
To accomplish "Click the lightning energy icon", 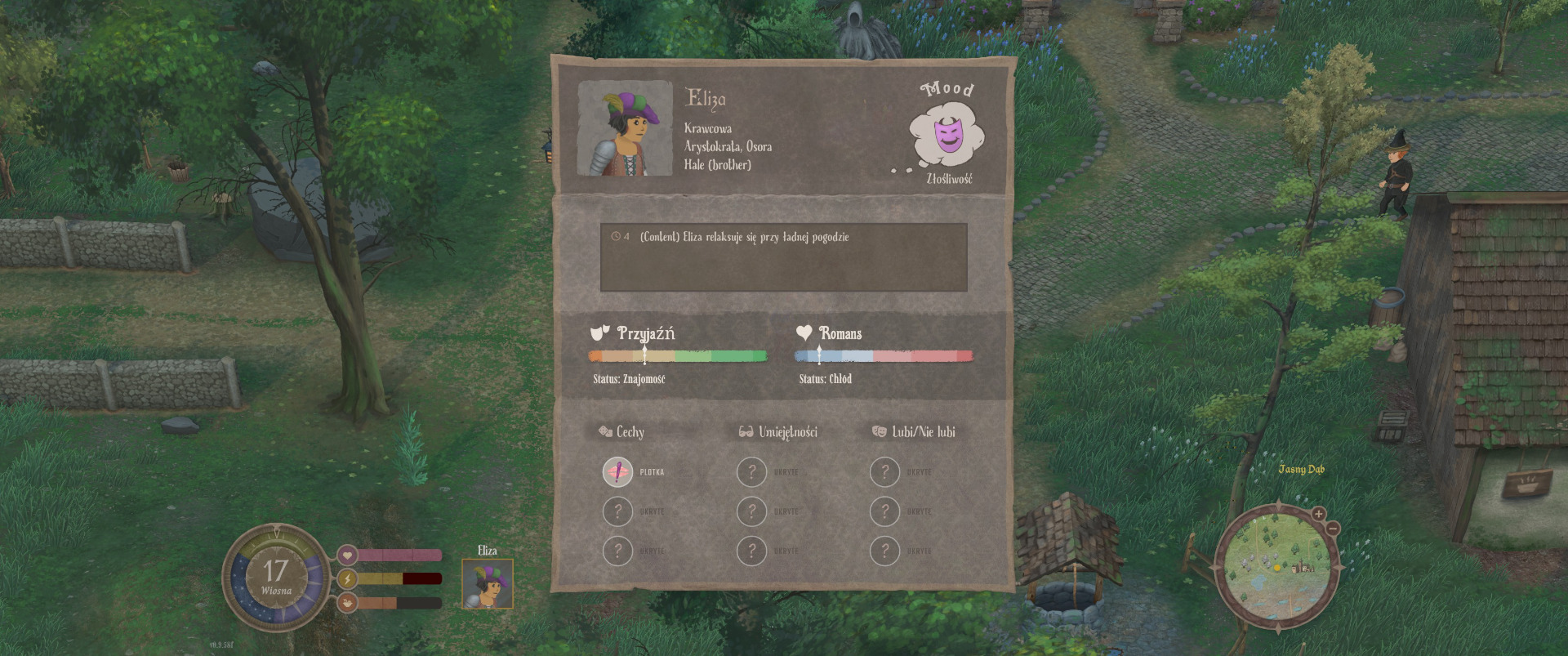I will [x=347, y=579].
